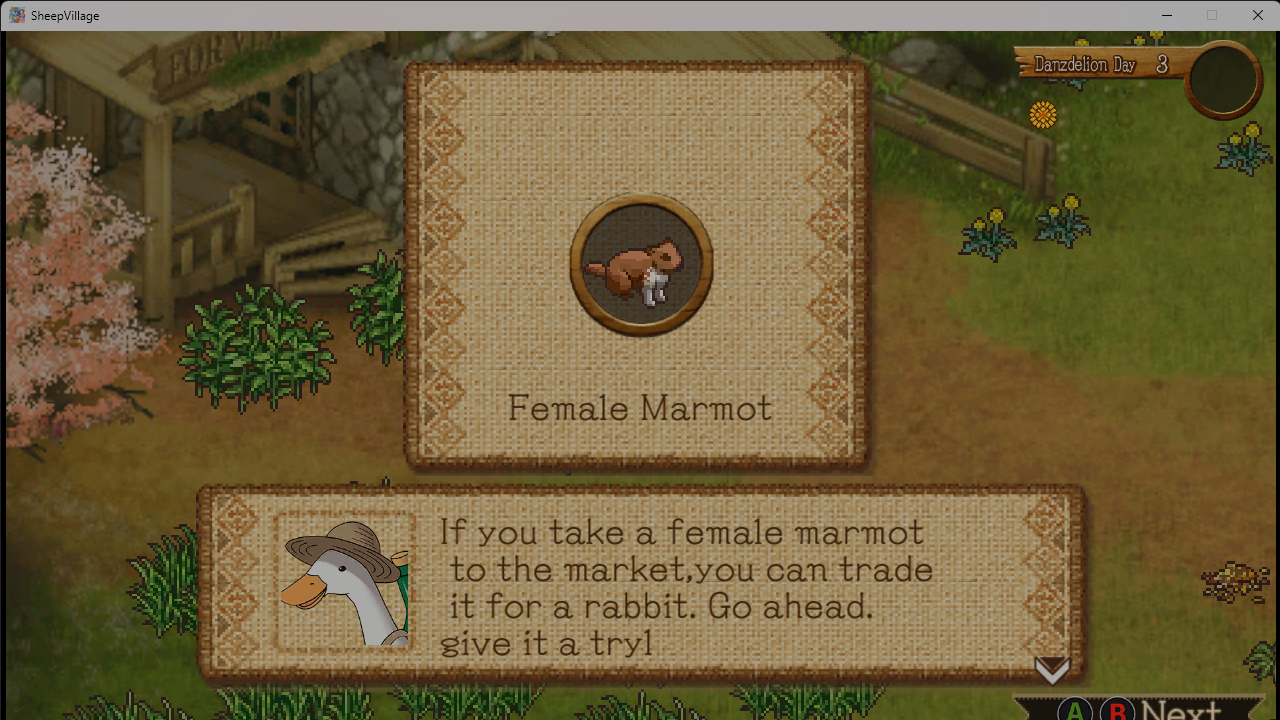1280x720 pixels.
Task: Close the SheepVillage window
Action: 1257,15
